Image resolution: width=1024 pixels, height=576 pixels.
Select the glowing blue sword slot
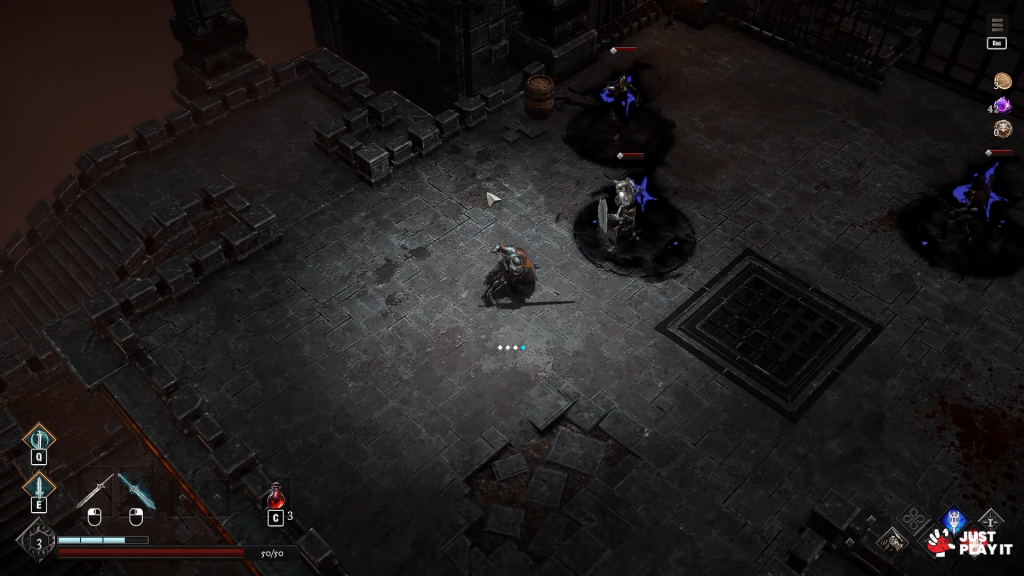tap(135, 491)
